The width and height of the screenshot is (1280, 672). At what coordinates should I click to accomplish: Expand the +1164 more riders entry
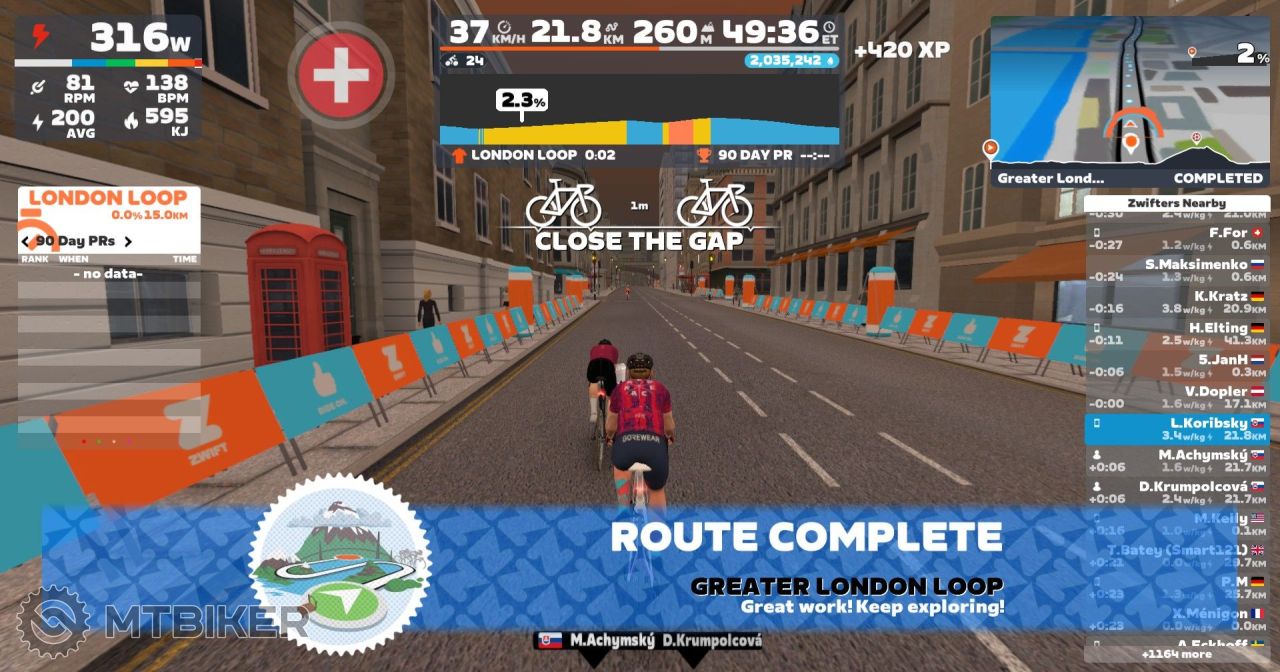pos(1176,654)
